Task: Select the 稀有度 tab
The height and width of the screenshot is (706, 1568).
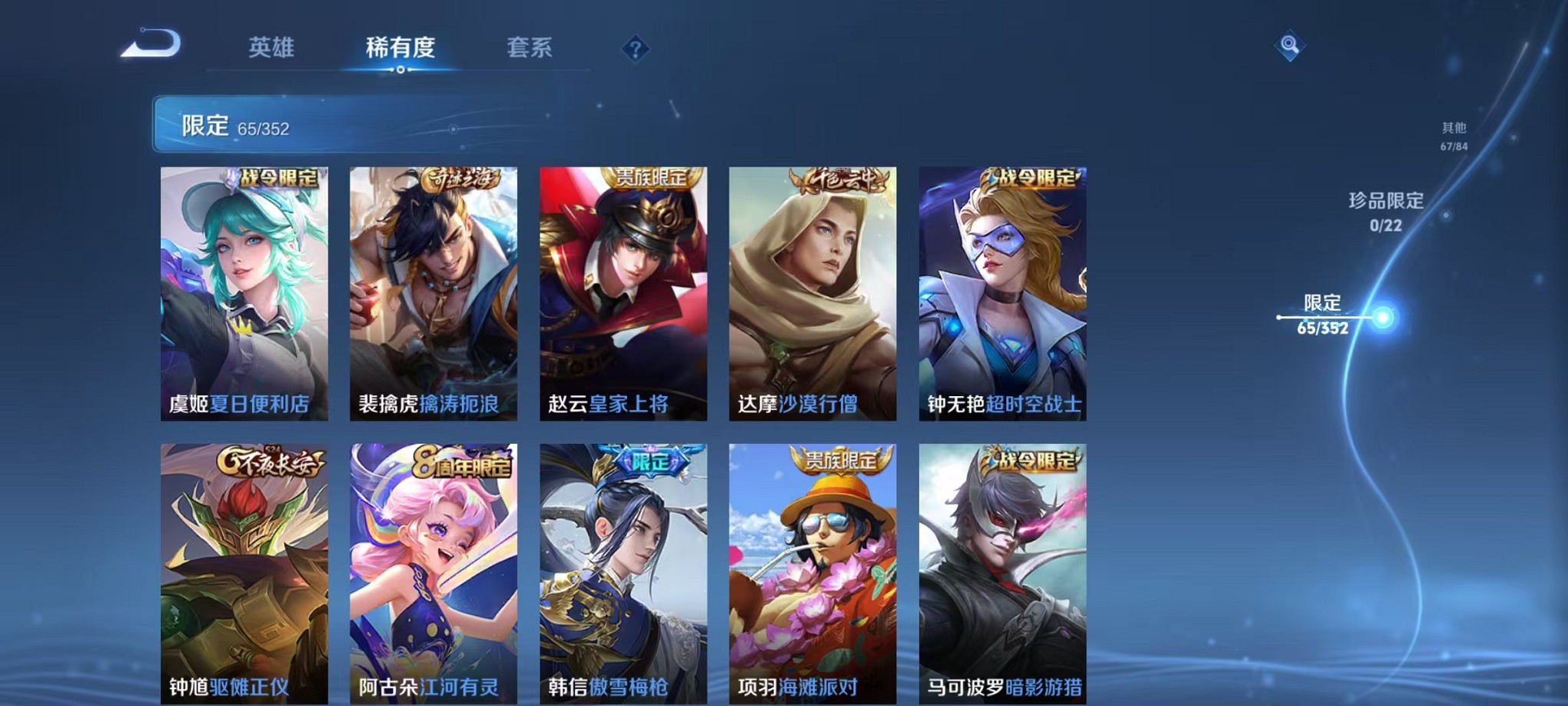Action: [398, 48]
